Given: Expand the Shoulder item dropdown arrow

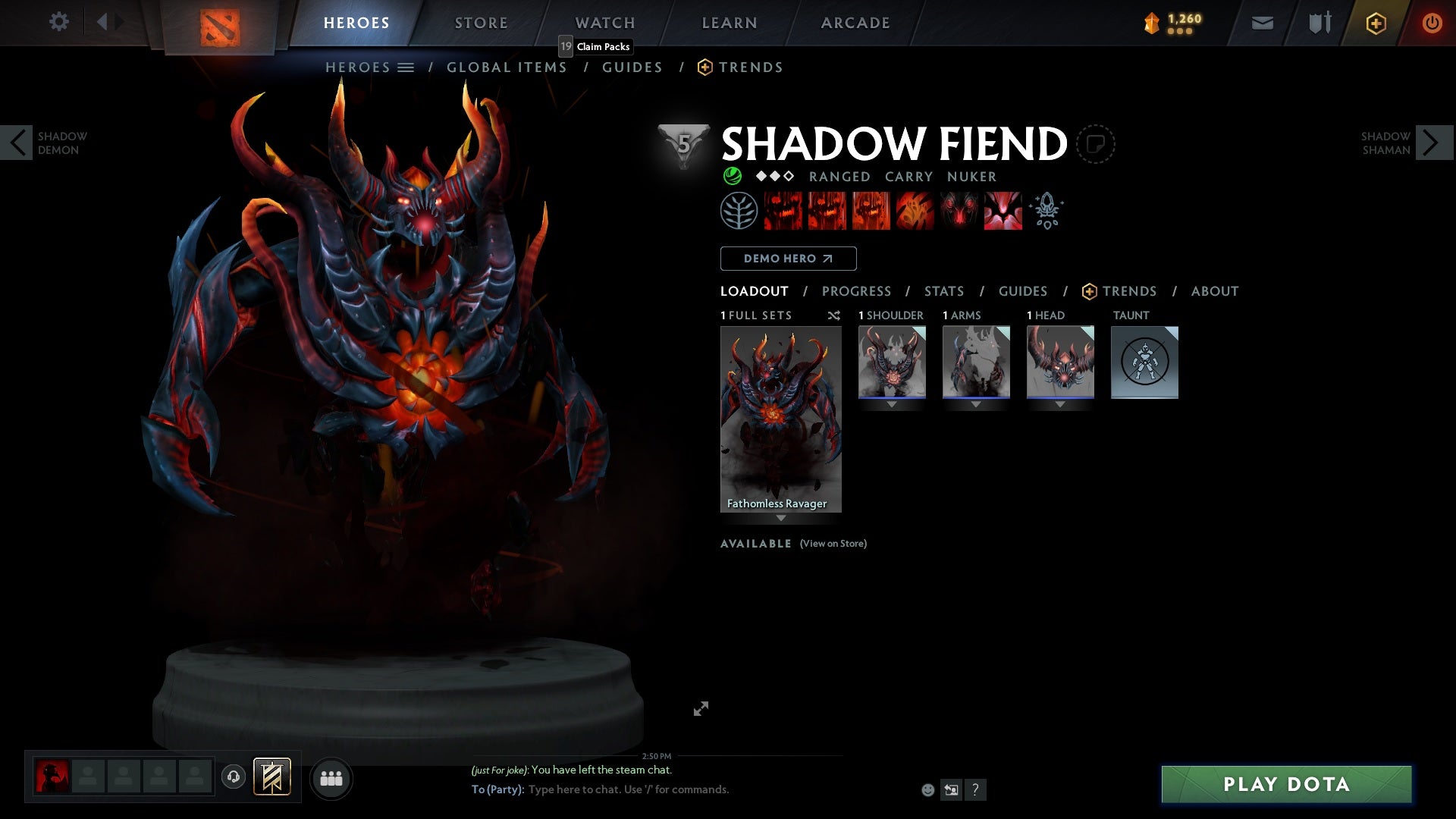Looking at the screenshot, I should click(892, 404).
